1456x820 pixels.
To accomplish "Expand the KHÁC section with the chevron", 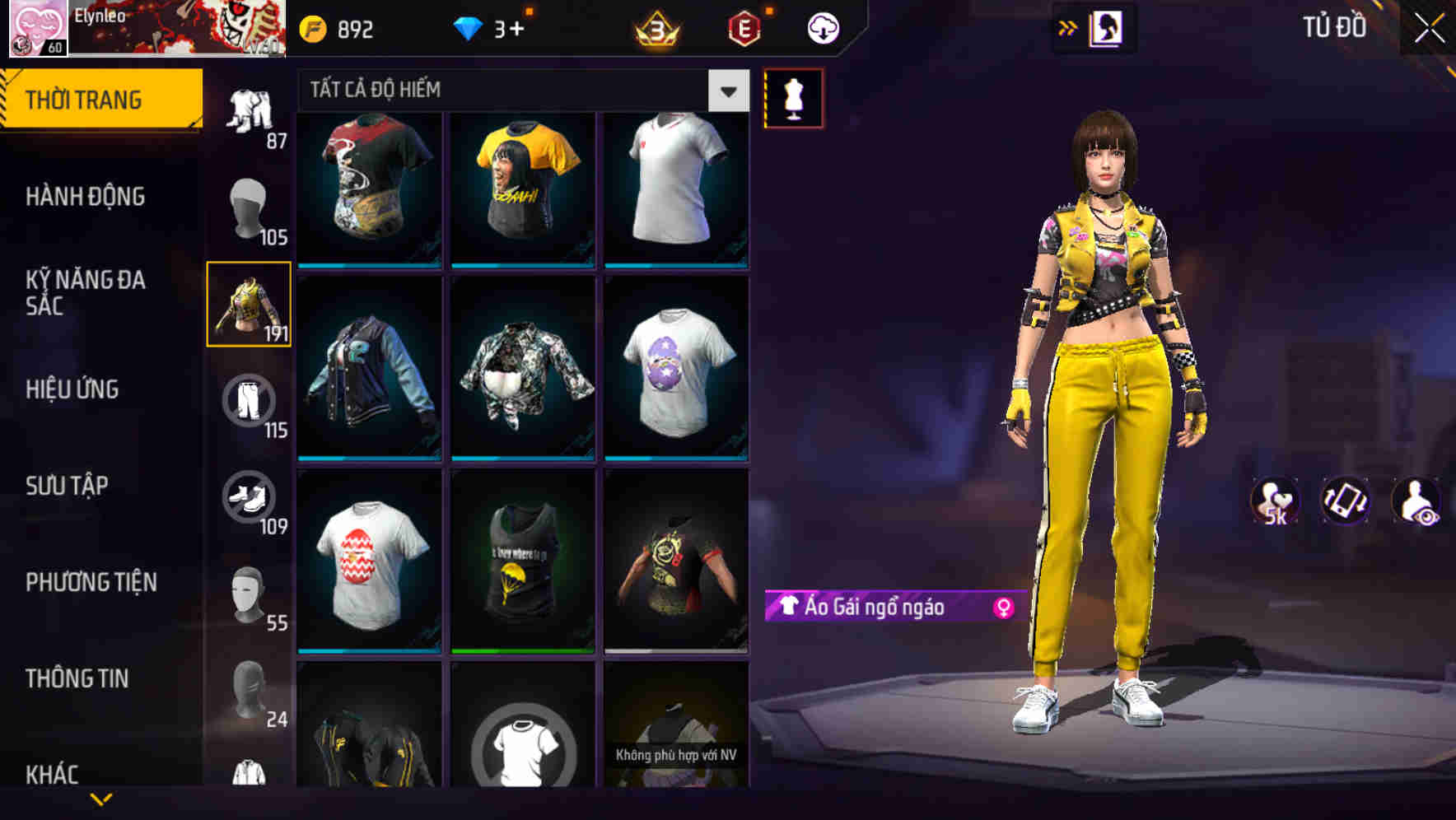I will point(101,801).
